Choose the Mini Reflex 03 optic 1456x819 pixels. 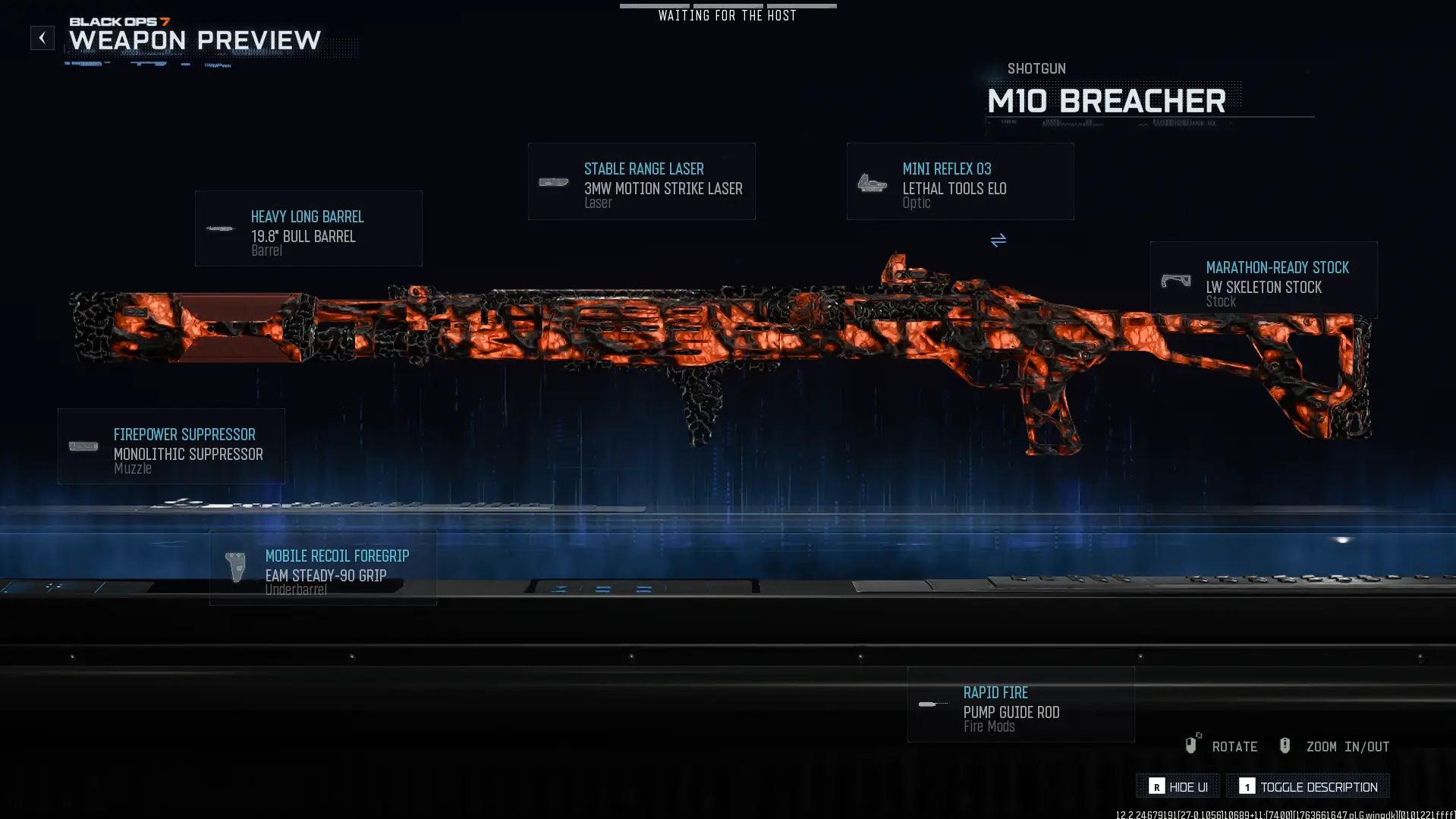960,181
